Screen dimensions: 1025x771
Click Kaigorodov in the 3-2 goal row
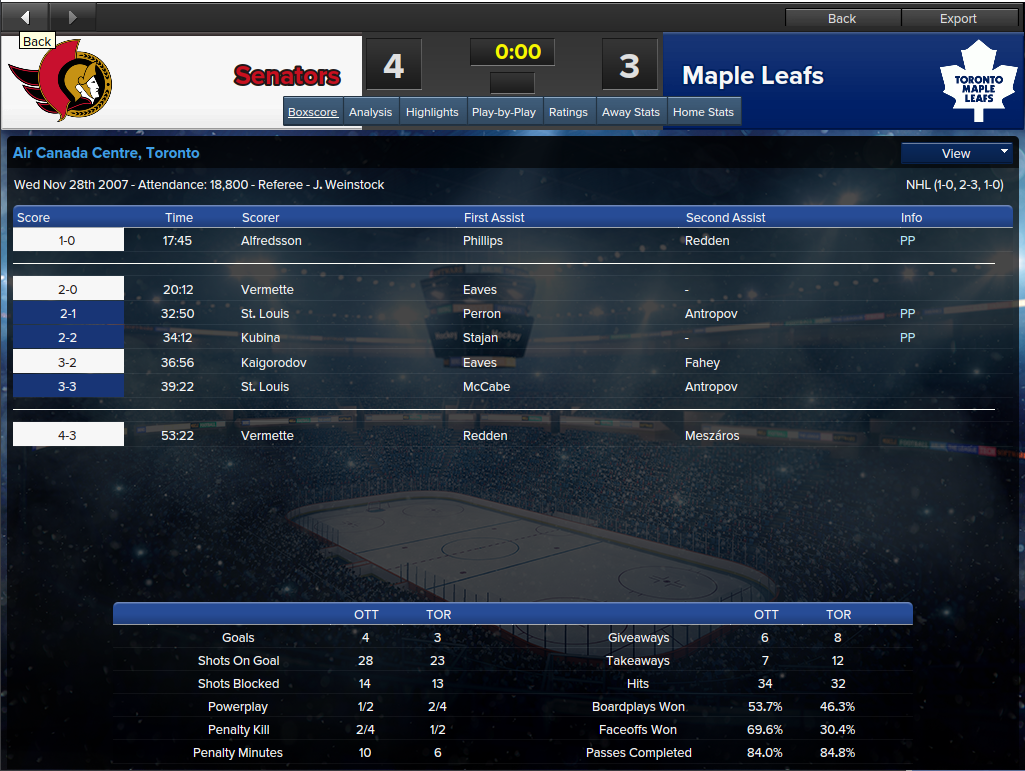(274, 362)
